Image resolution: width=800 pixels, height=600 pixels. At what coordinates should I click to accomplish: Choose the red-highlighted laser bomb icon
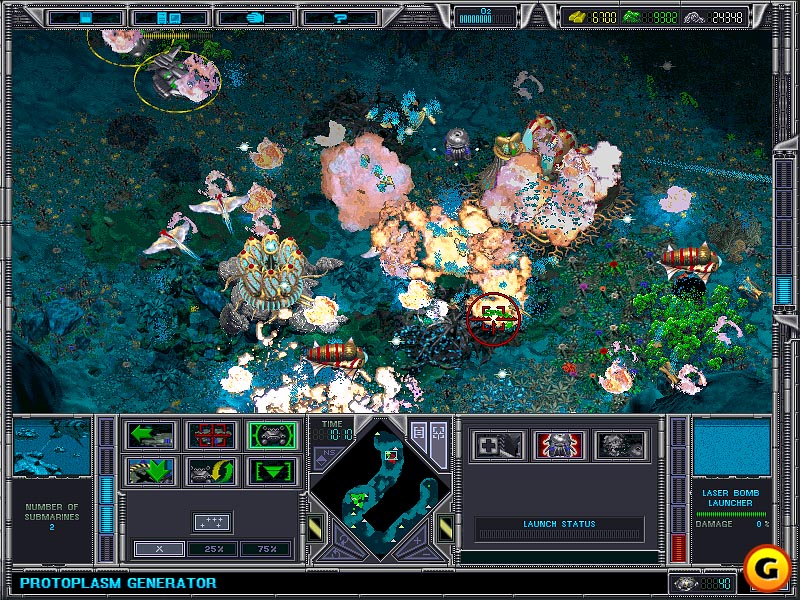pyautogui.click(x=558, y=445)
